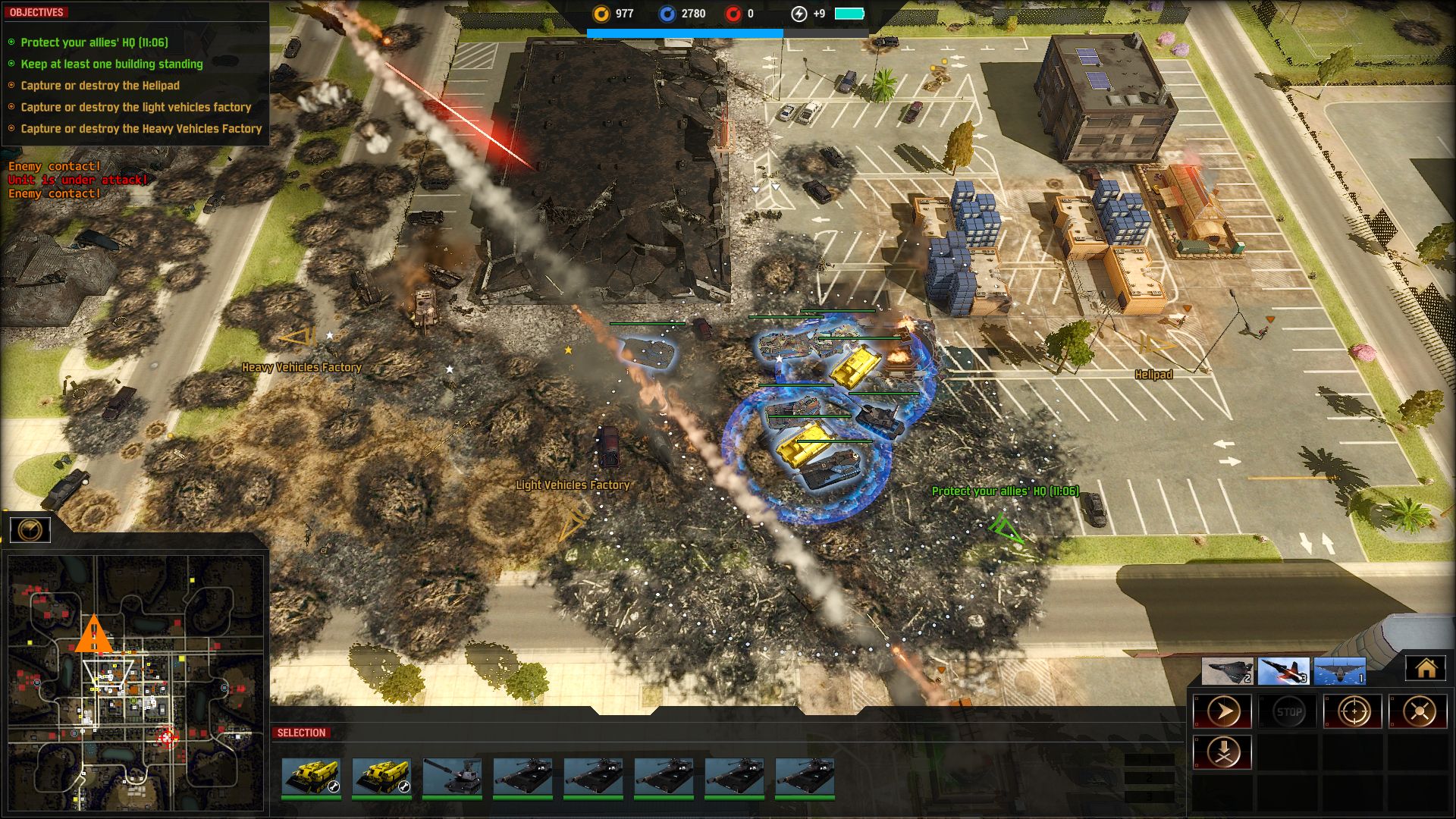This screenshot has width=1456, height=819.
Task: Click the minimap
Action: click(136, 682)
